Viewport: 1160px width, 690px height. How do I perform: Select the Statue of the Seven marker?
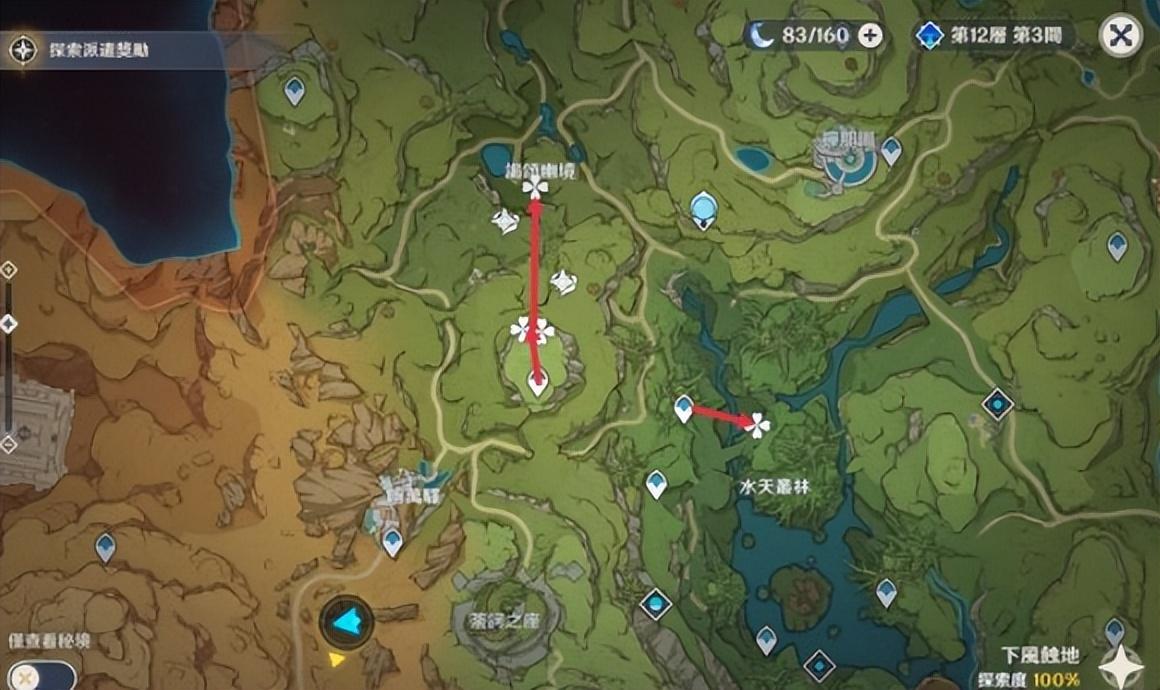point(705,209)
